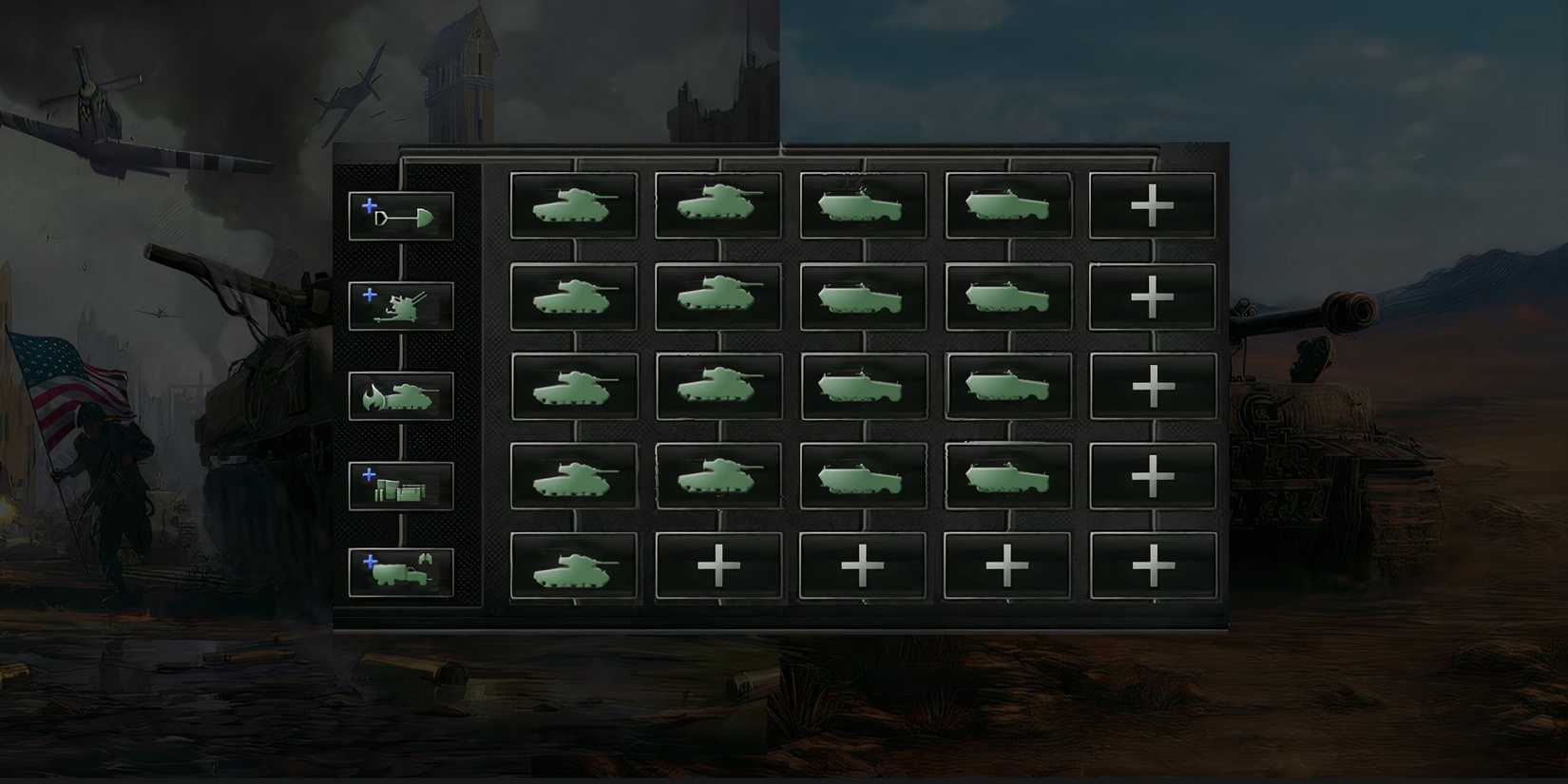Image resolution: width=1568 pixels, height=784 pixels.
Task: Select the first medium tank battalion in the top row
Action: click(x=574, y=204)
